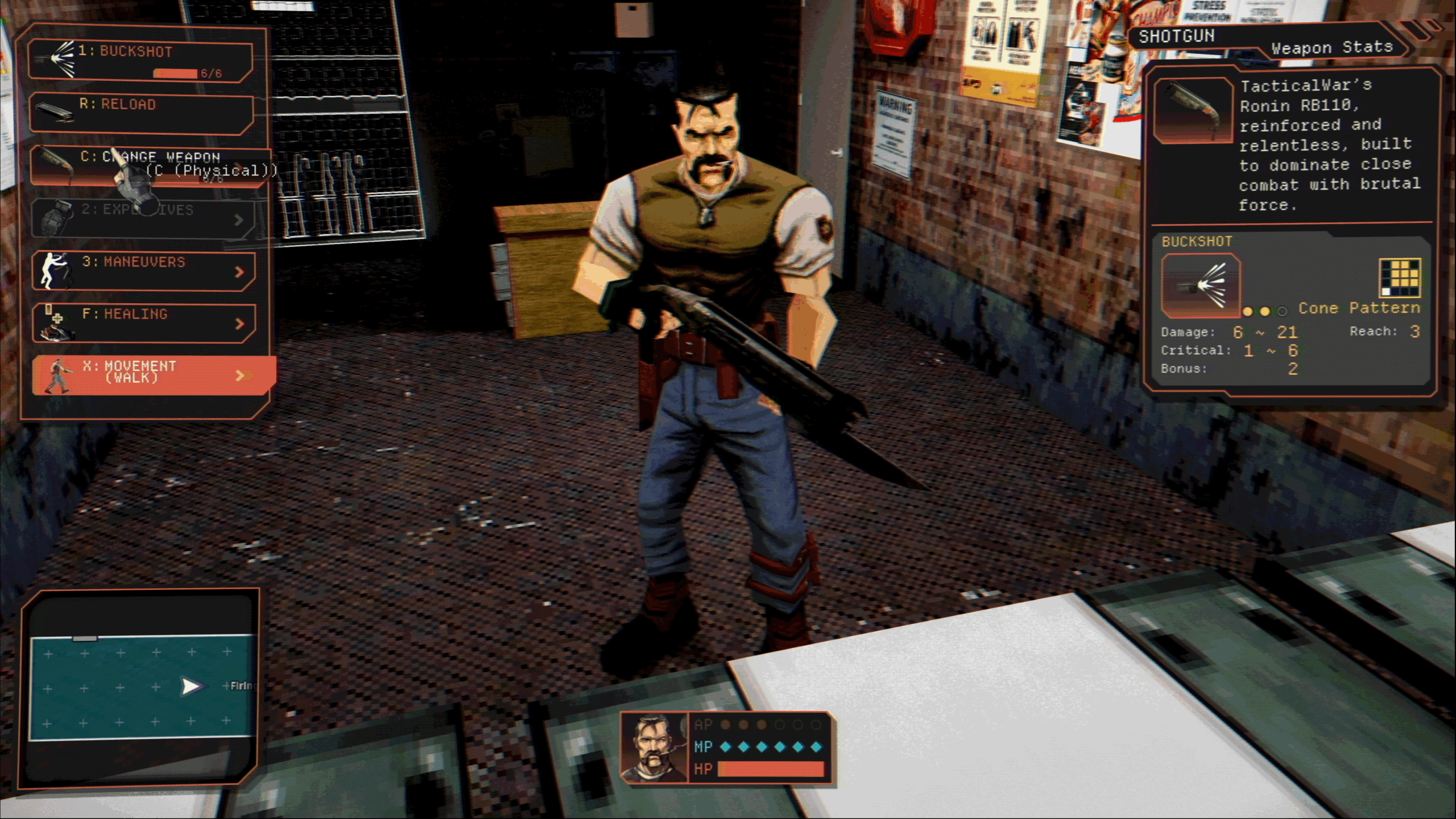Open the Healing submenu

(x=142, y=322)
